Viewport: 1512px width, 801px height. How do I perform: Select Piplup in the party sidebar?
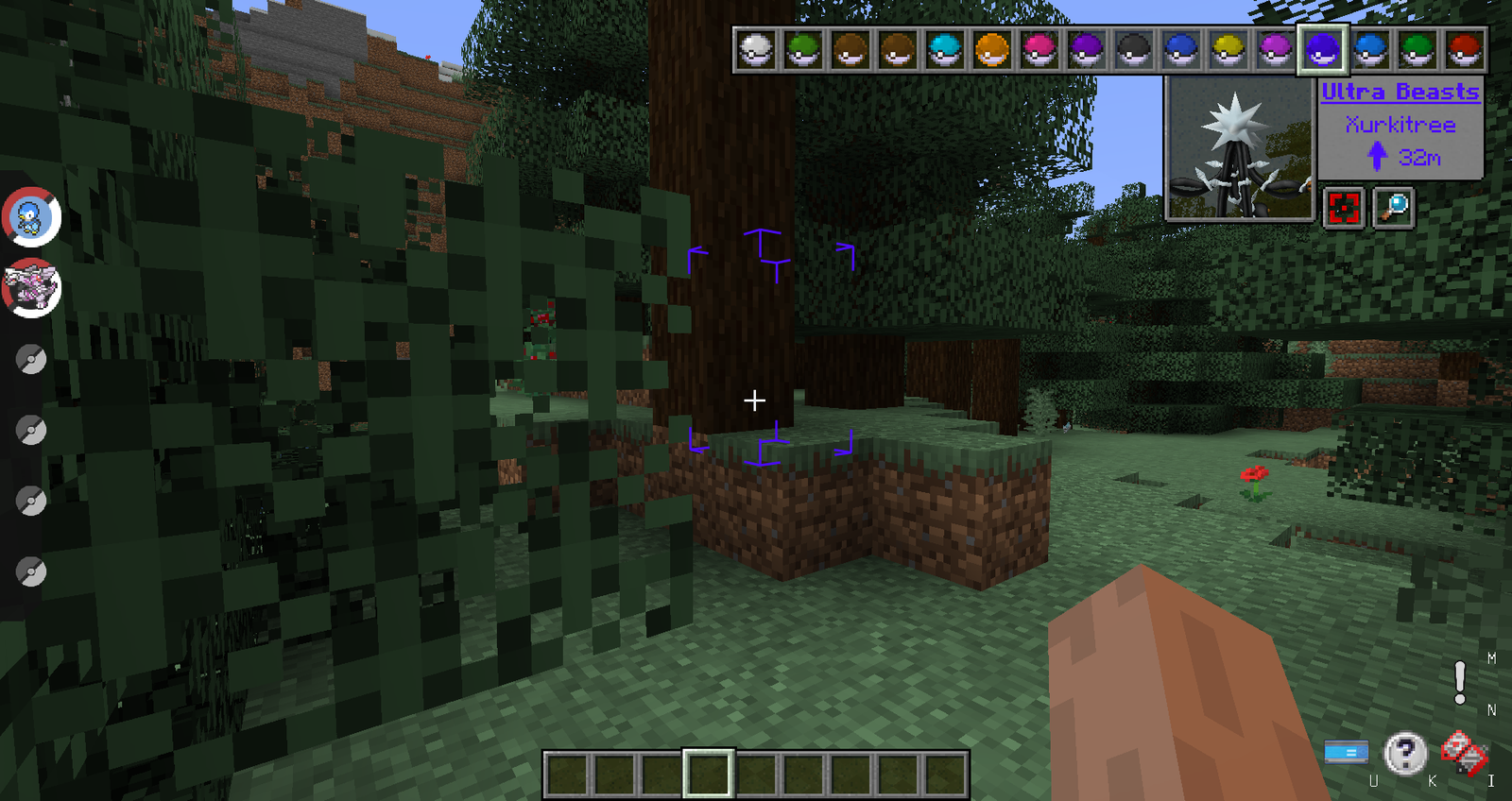(x=28, y=216)
